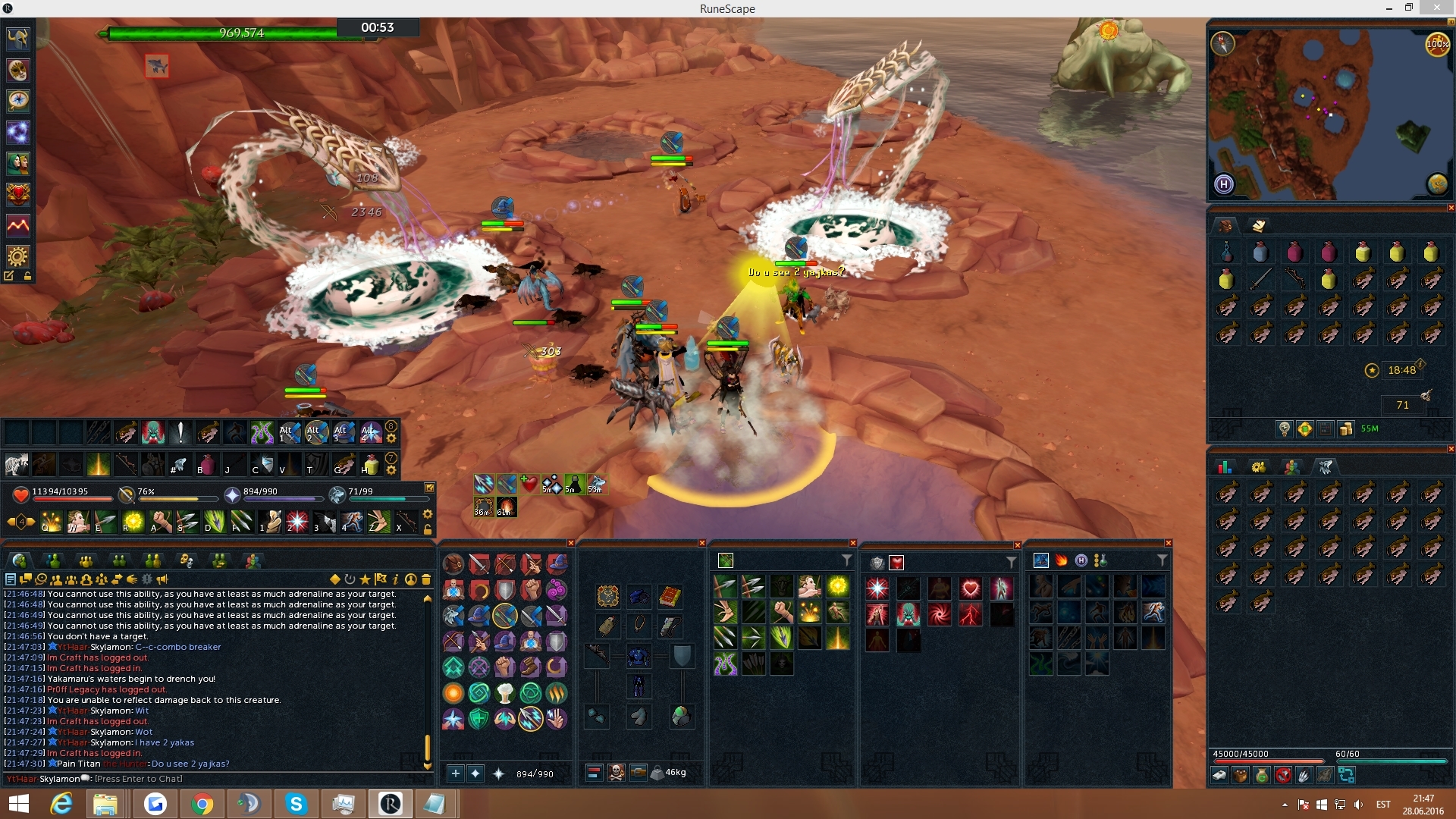This screenshot has height=819, width=1456.
Task: Toggle run mode showing 100% on minimap
Action: pos(1438,44)
